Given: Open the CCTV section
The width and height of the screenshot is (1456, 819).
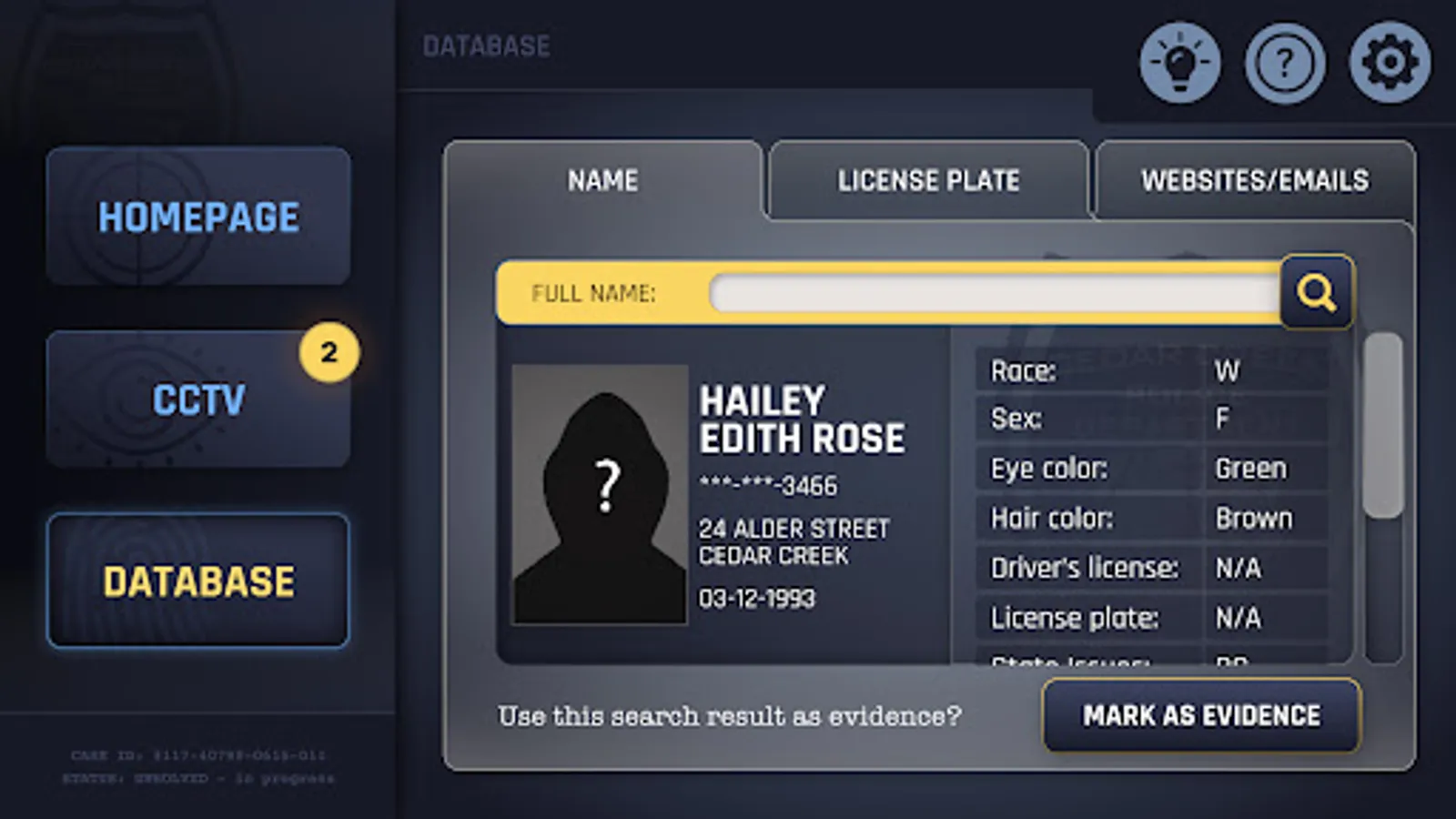Looking at the screenshot, I should [197, 398].
